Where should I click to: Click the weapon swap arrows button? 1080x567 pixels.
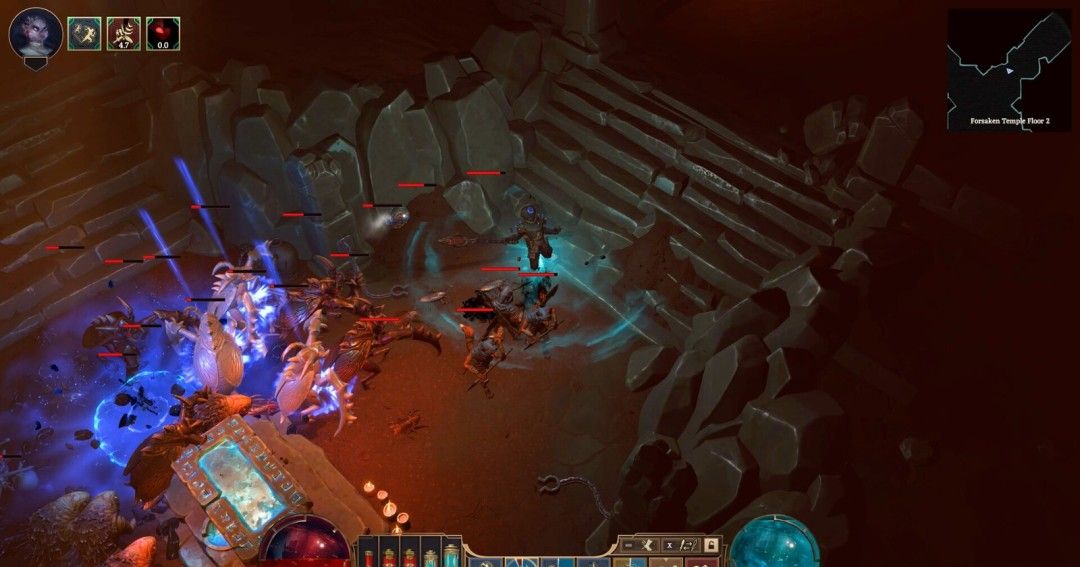pos(687,545)
